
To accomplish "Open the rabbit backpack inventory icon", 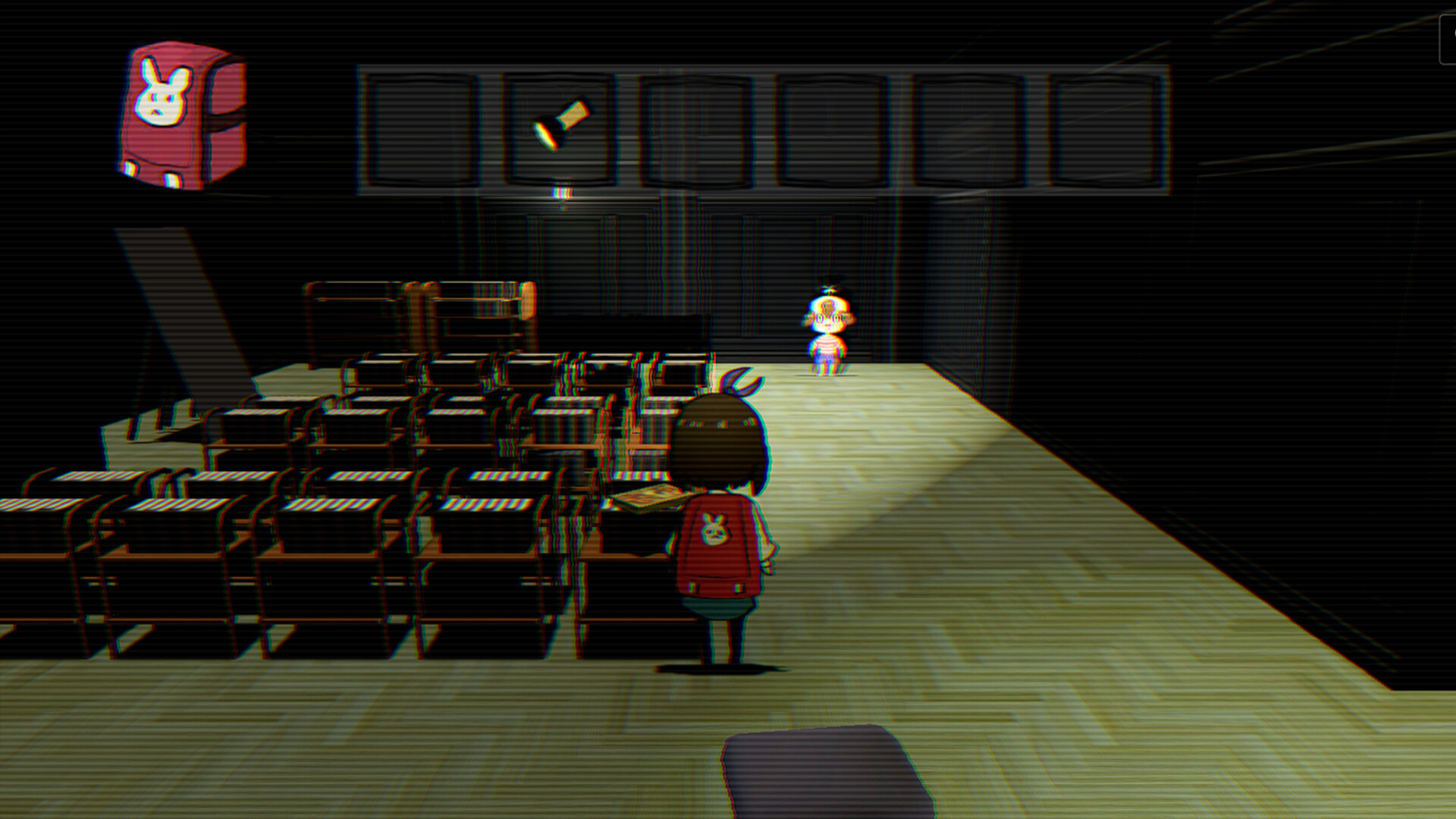I will pos(173,112).
